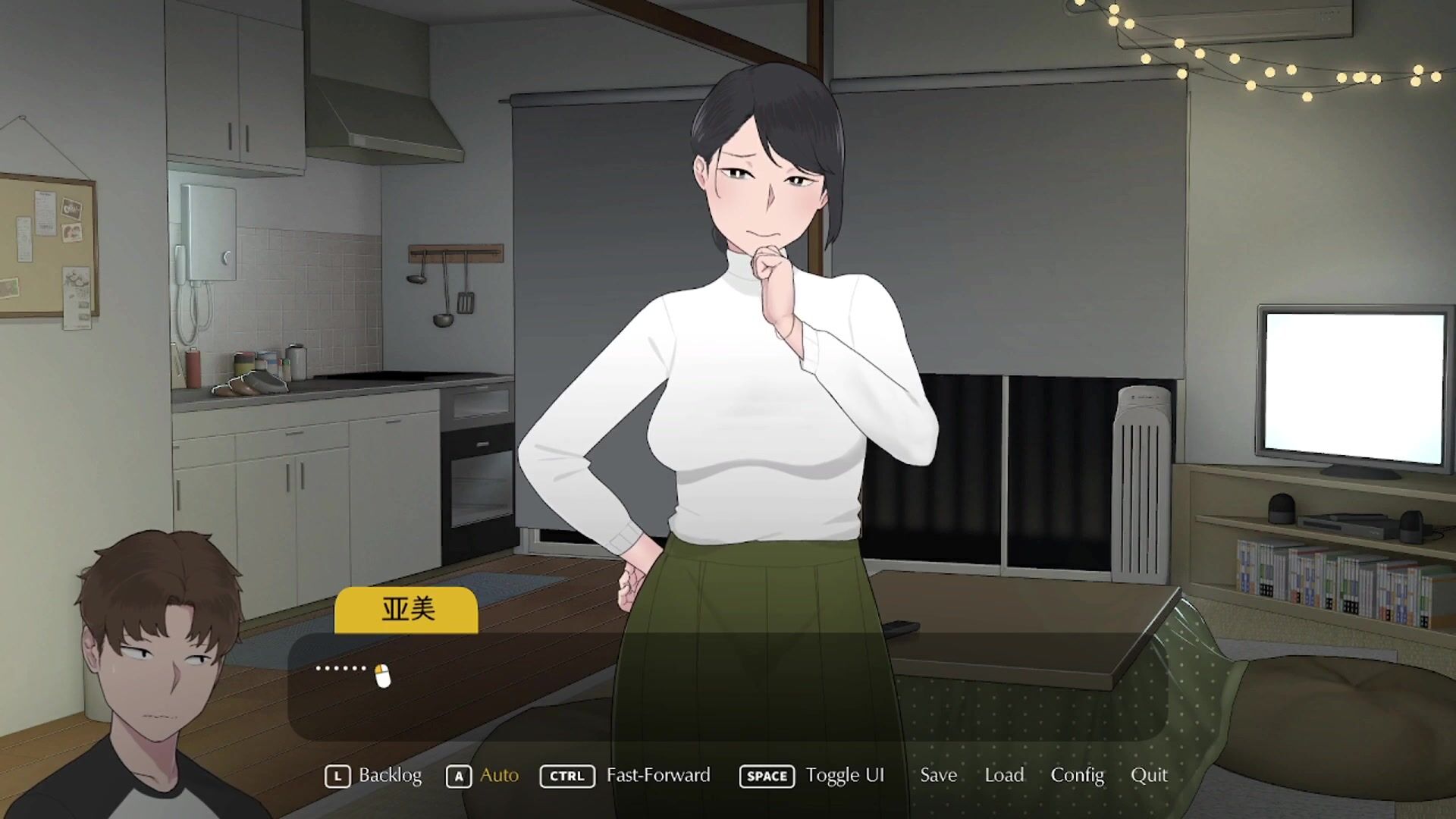Open the Save menu
This screenshot has width=1456, height=819.
point(938,775)
